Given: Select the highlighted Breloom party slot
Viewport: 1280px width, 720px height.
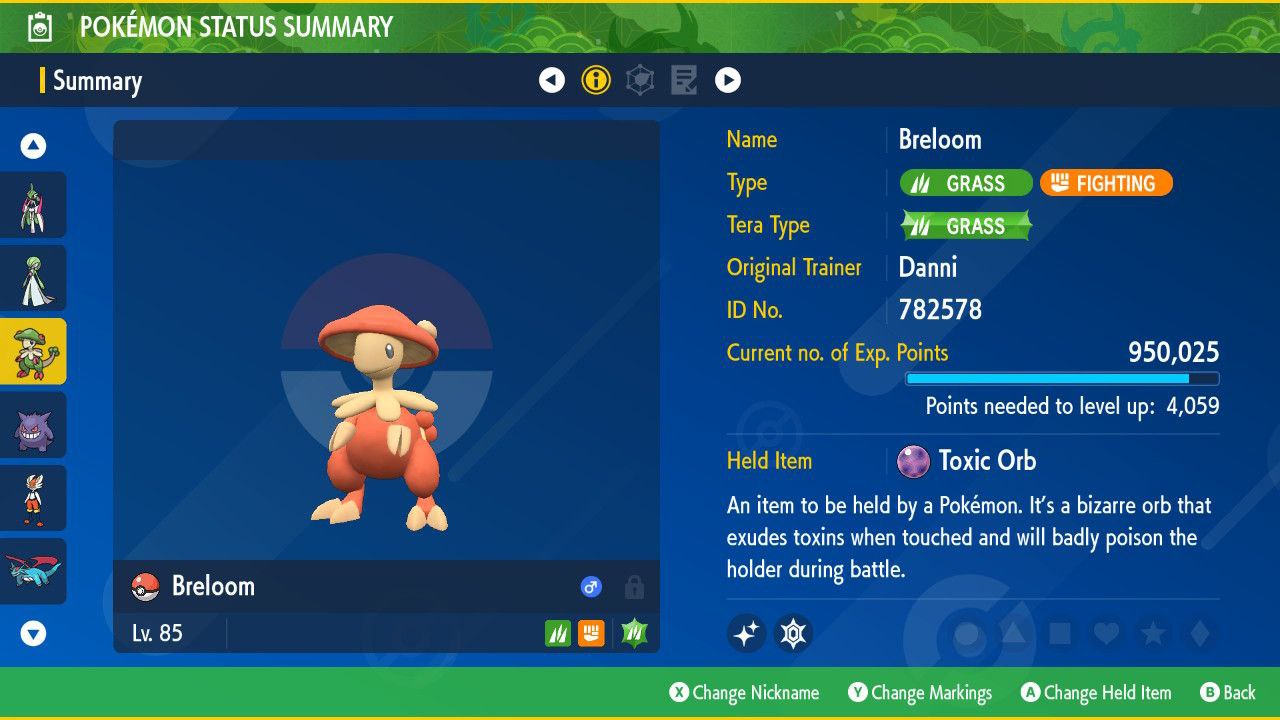Looking at the screenshot, I should pyautogui.click(x=33, y=351).
